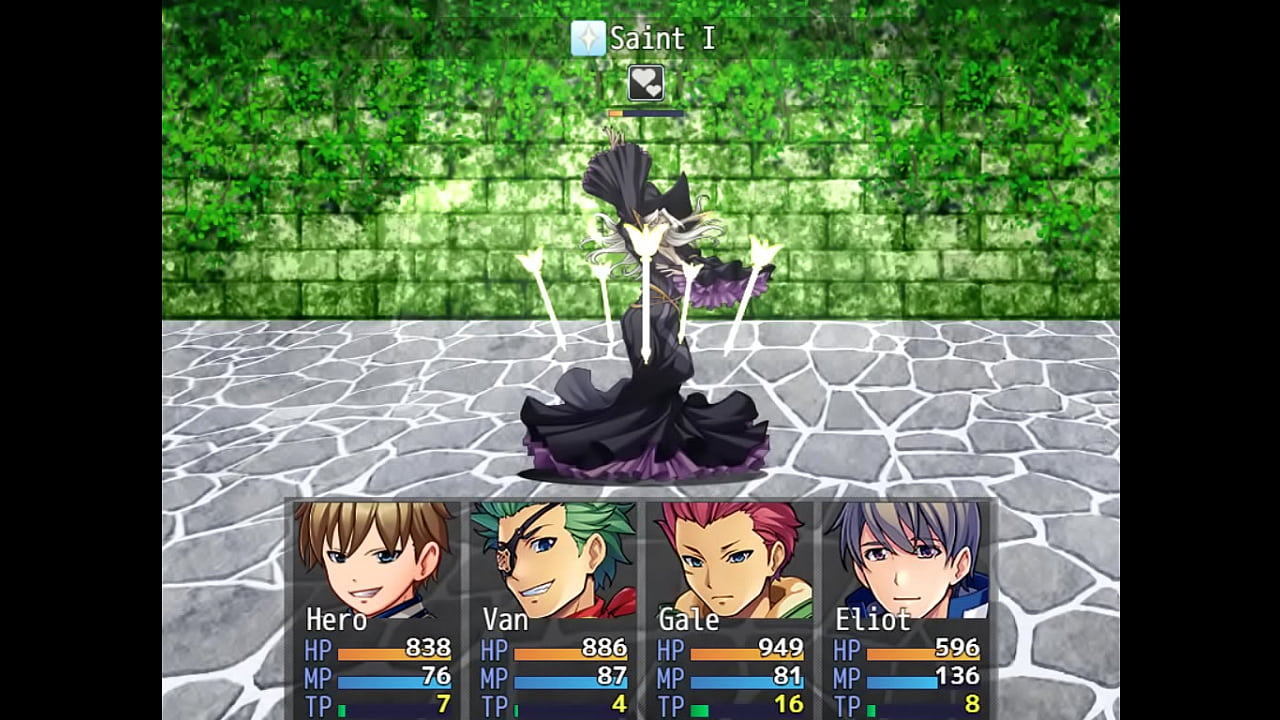Select Hero's party portrait panel
The height and width of the screenshot is (720, 1280).
tap(374, 560)
